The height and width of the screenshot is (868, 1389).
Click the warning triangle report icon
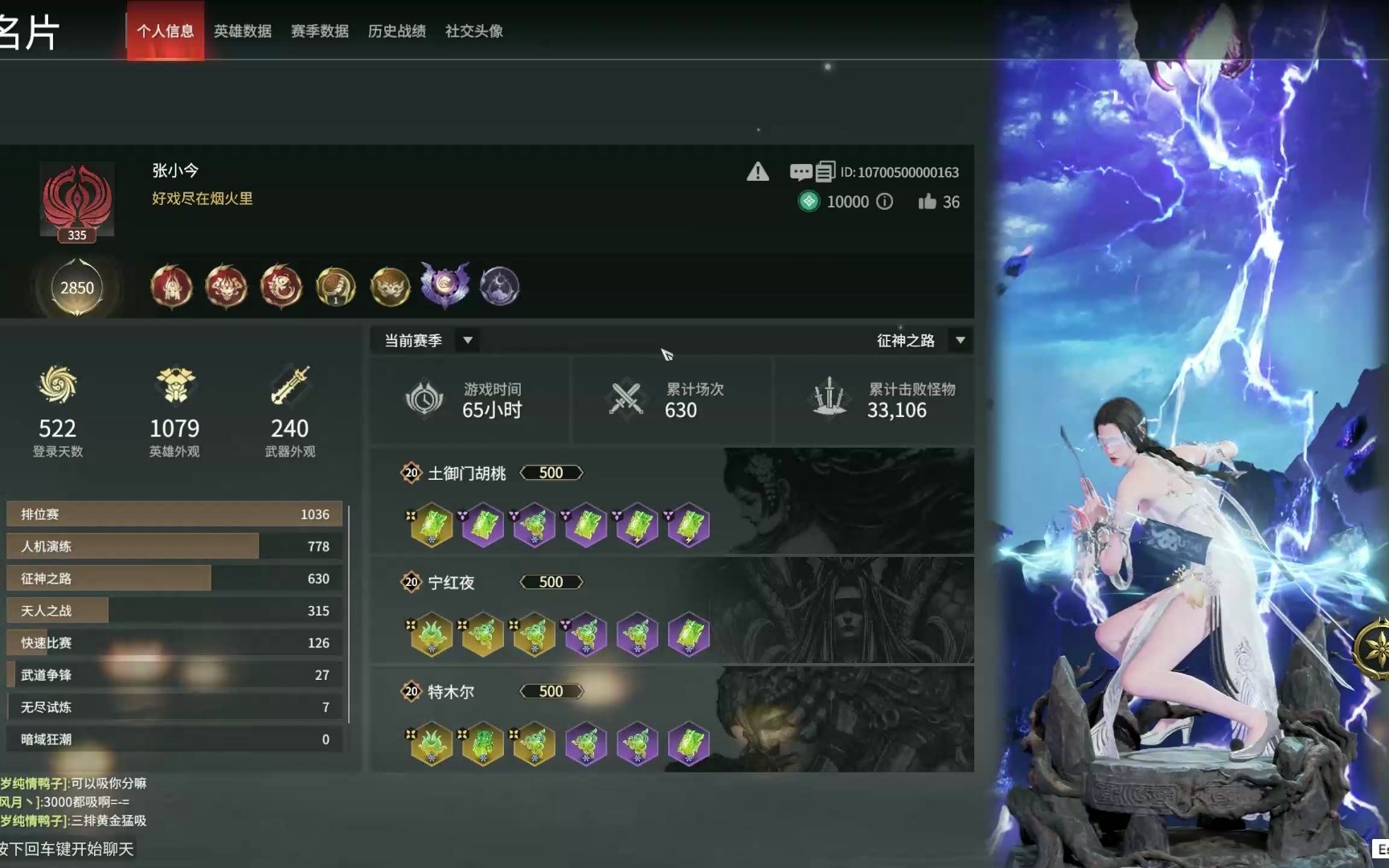pyautogui.click(x=757, y=172)
